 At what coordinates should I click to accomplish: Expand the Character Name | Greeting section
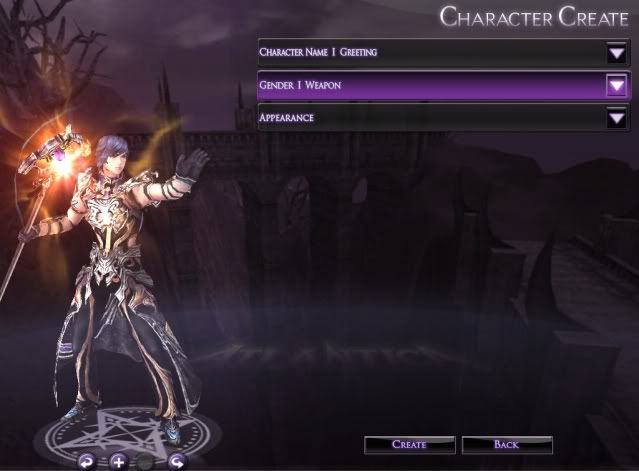[x=615, y=52]
